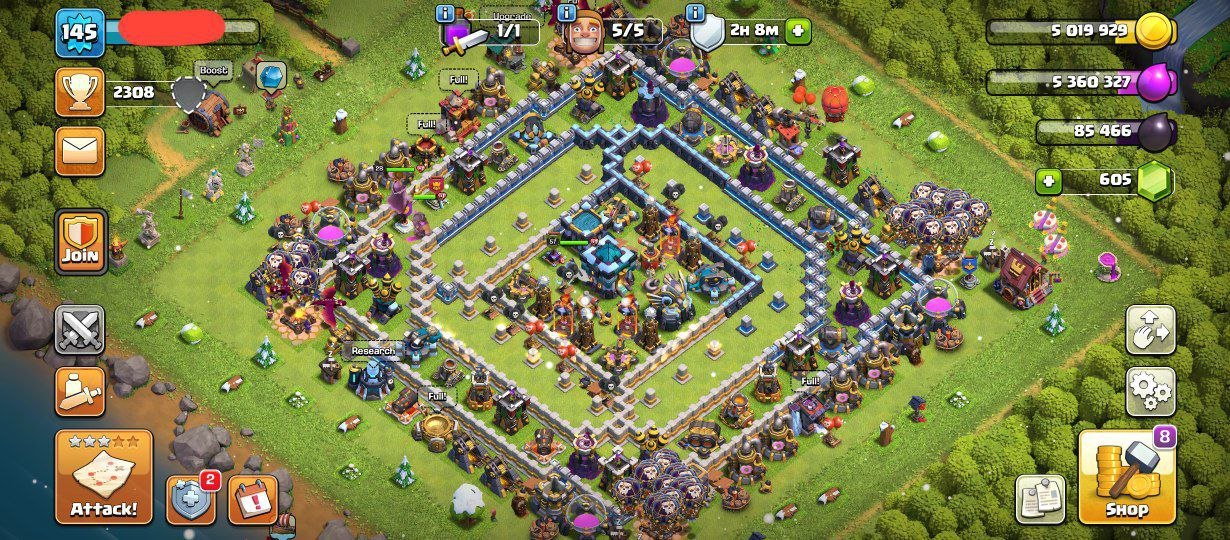Open the mail envelope inbox
The image size is (1230, 540).
[x=79, y=151]
